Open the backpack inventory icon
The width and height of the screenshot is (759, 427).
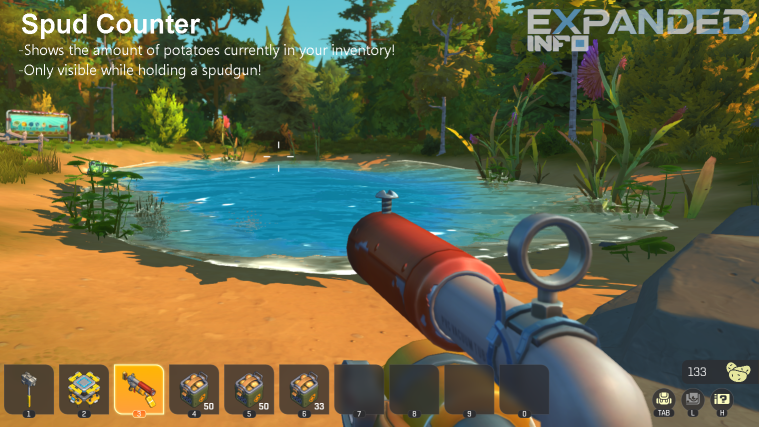(x=664, y=399)
